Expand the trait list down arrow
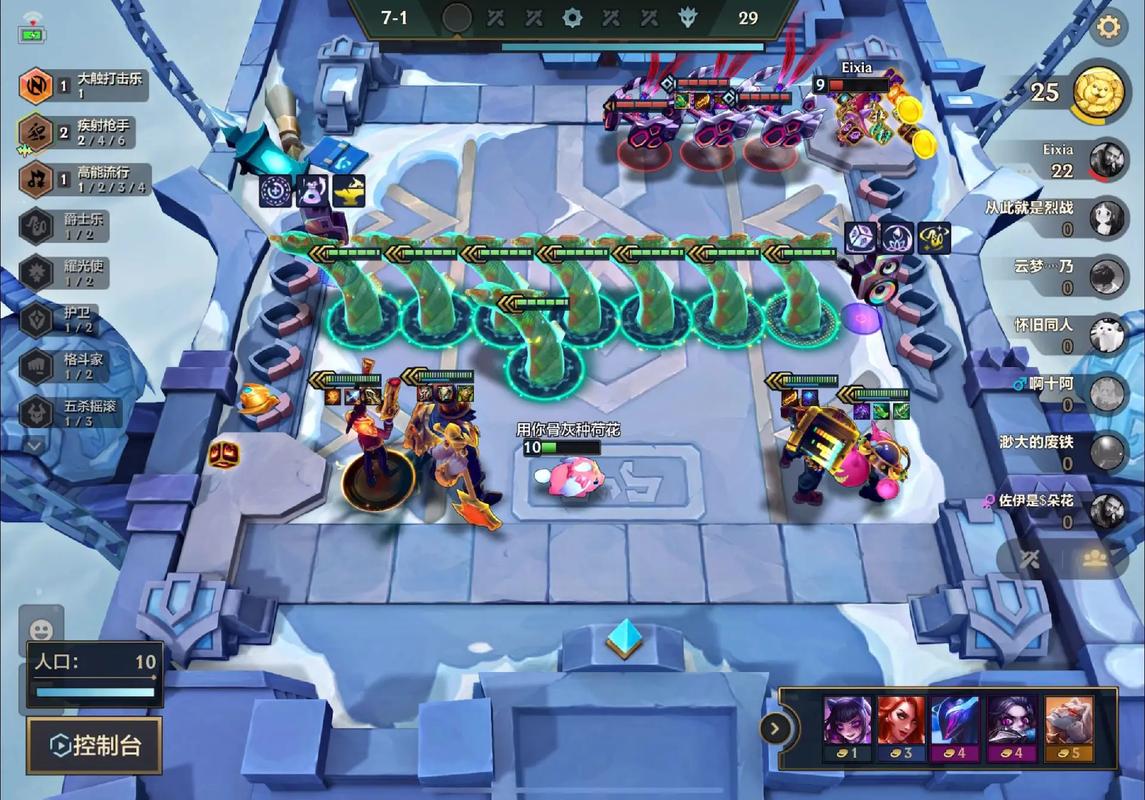1145x800 pixels. (36, 445)
